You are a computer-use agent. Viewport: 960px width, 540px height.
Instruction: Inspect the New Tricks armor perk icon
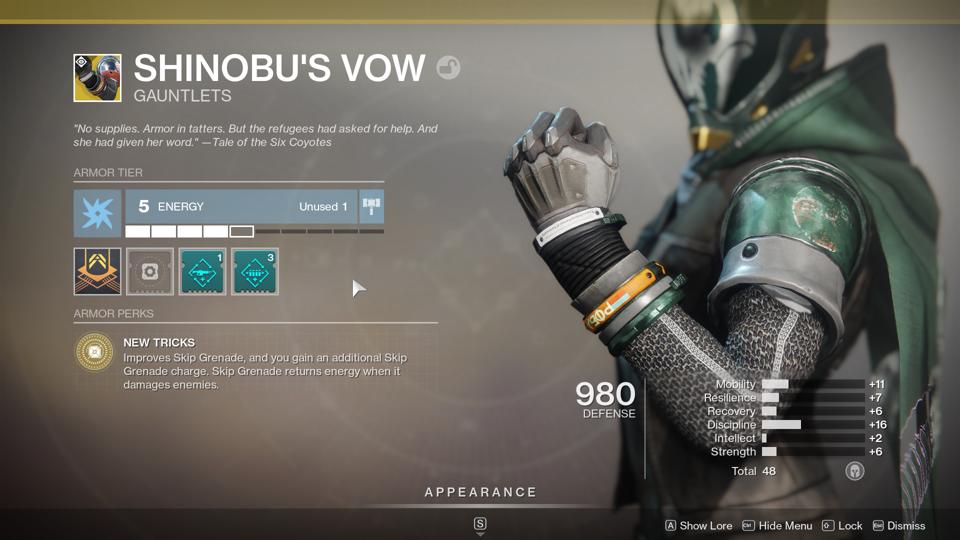(x=95, y=352)
